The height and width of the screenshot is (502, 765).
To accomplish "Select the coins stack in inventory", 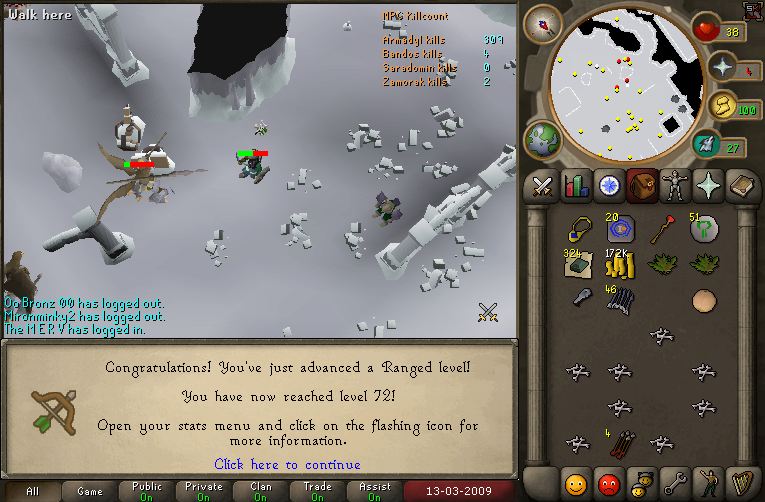I will 618,265.
